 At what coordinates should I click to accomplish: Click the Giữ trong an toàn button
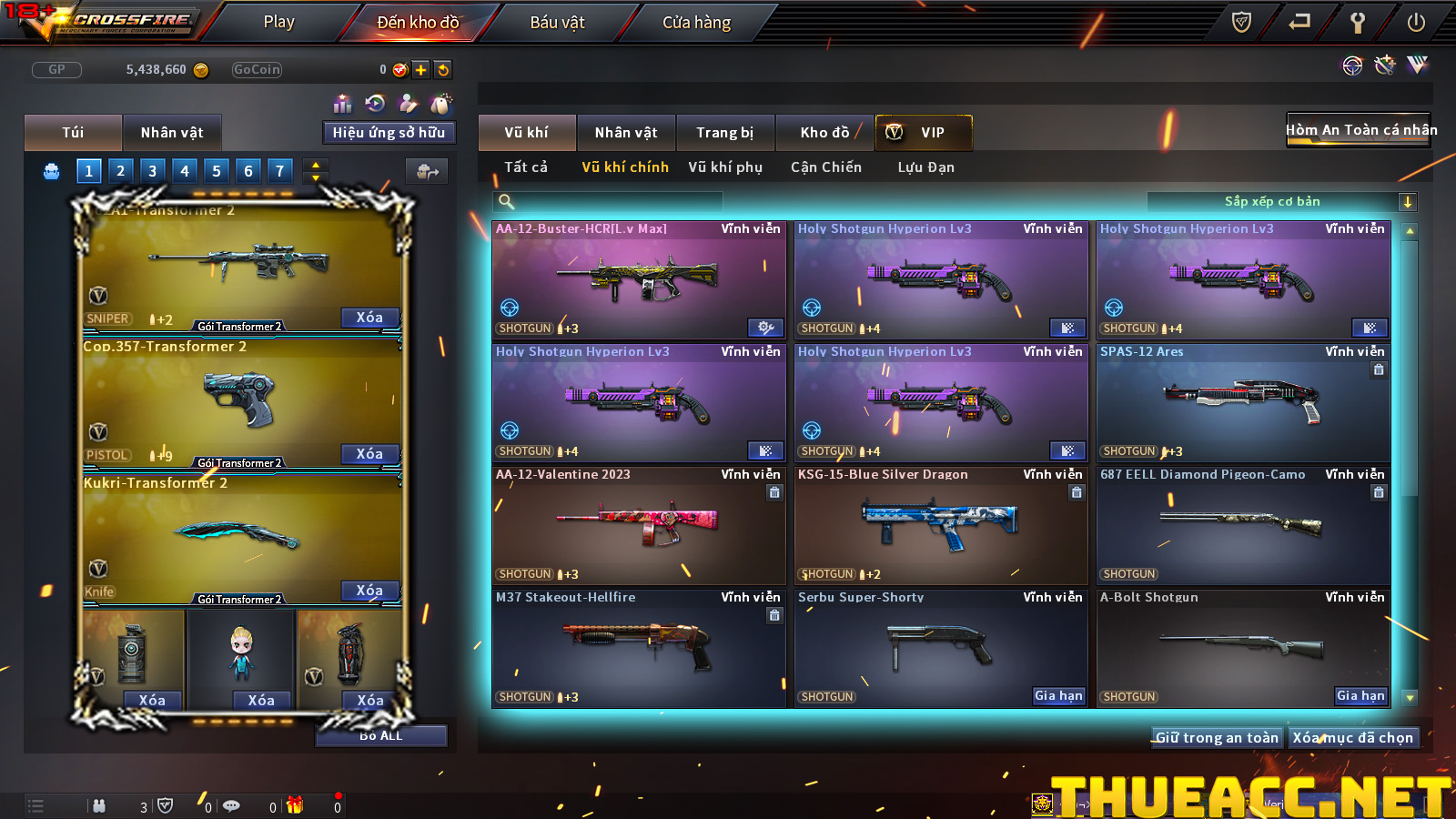tap(1217, 738)
